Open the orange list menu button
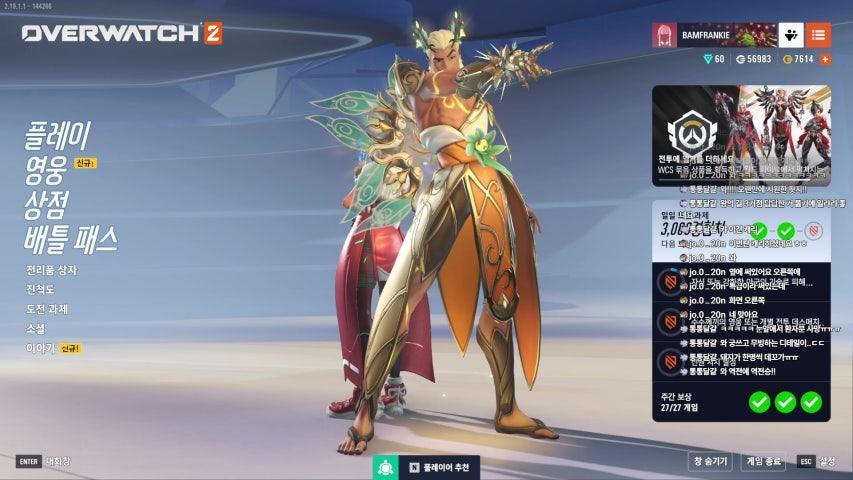 818,34
